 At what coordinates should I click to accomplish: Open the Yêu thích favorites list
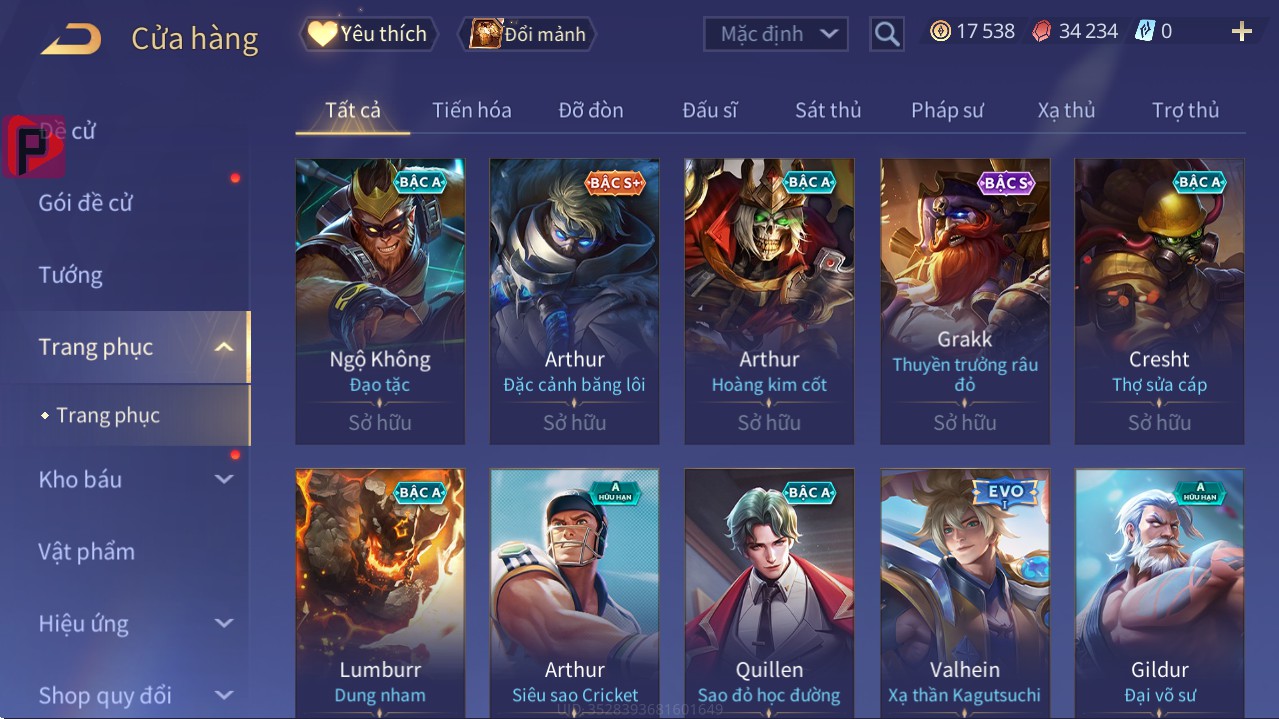click(367, 34)
